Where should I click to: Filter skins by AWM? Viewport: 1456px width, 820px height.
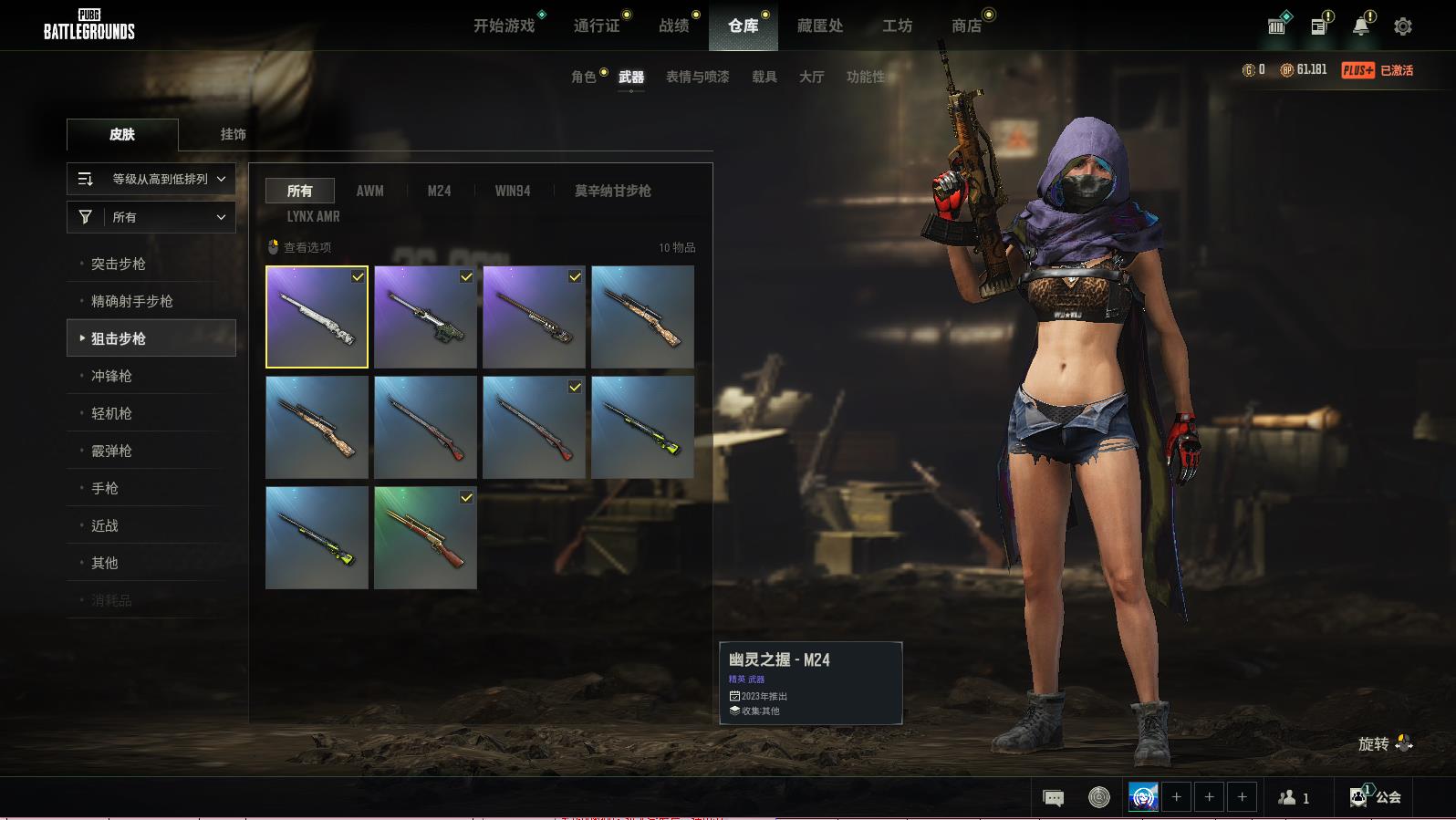[x=369, y=191]
